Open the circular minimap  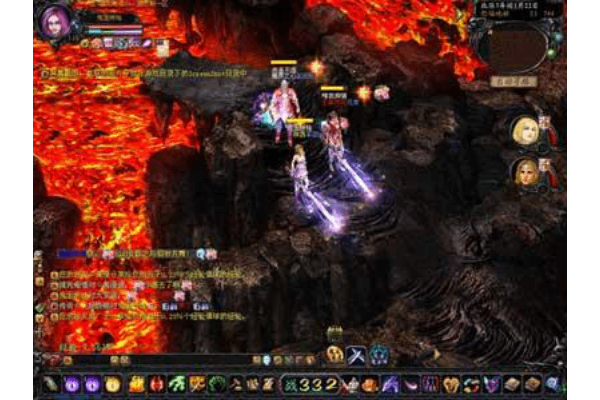pyautogui.click(x=513, y=46)
